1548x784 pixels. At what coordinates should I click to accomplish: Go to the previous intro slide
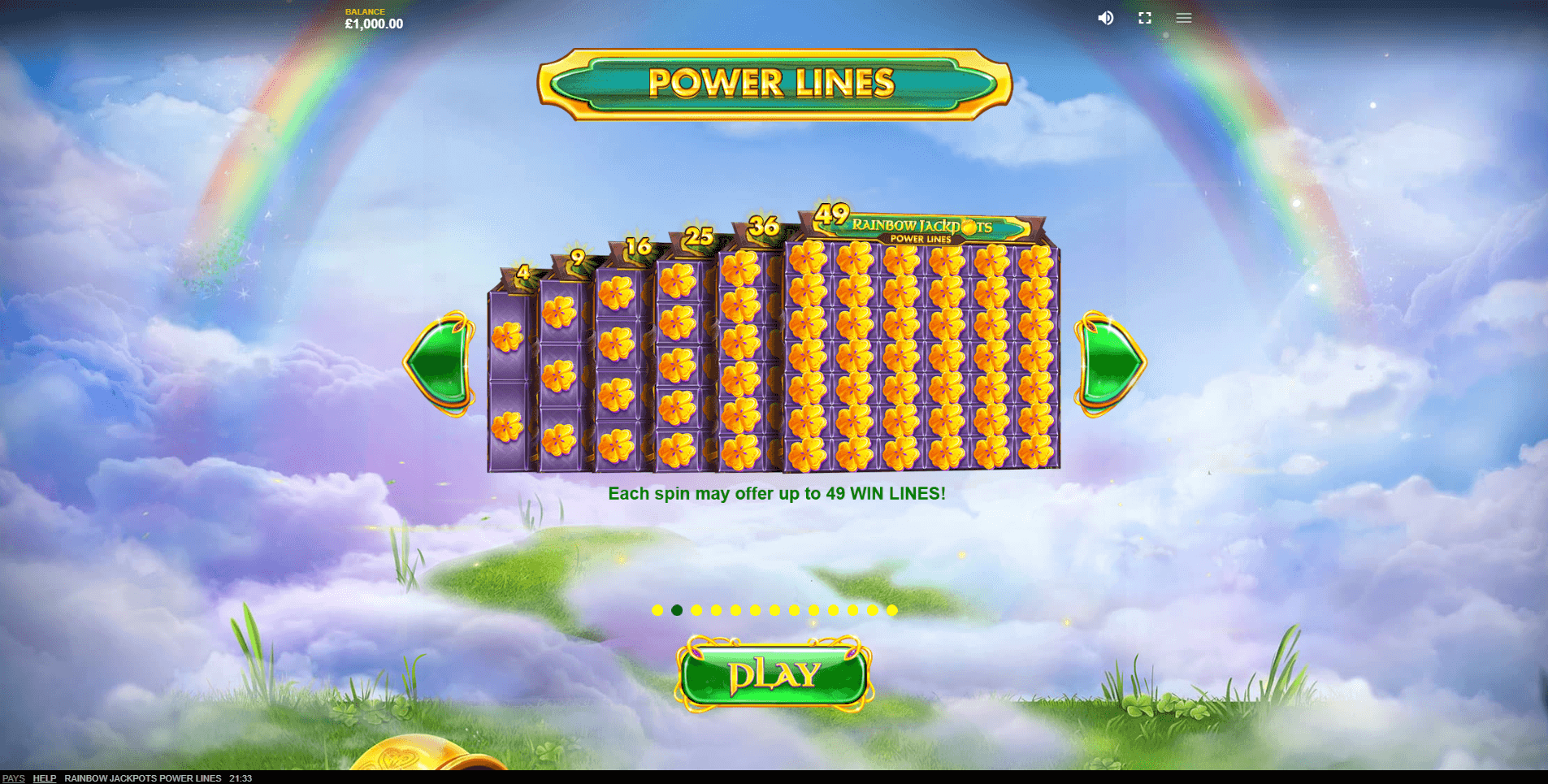coord(440,363)
